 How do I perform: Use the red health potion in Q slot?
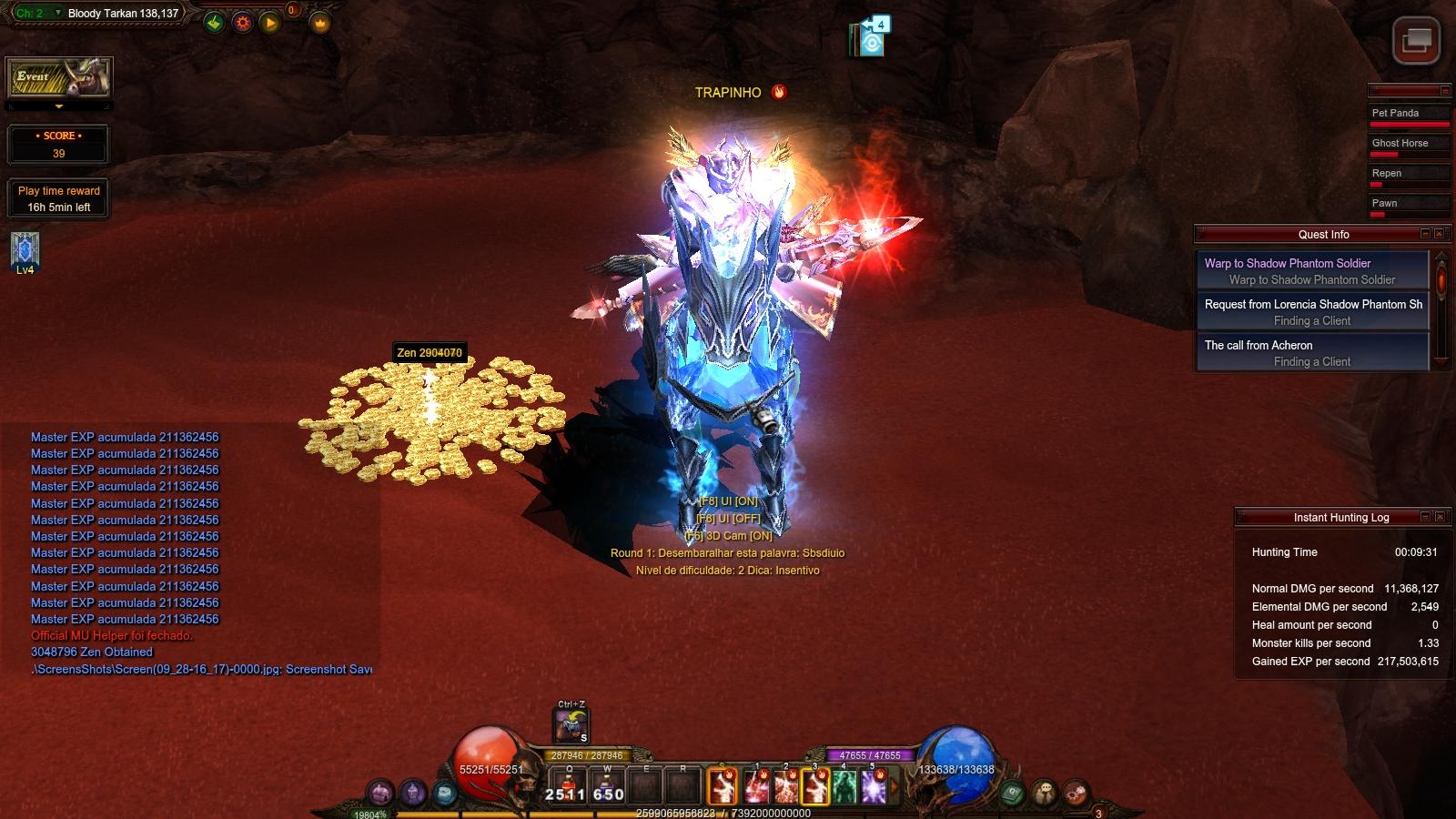point(569,785)
